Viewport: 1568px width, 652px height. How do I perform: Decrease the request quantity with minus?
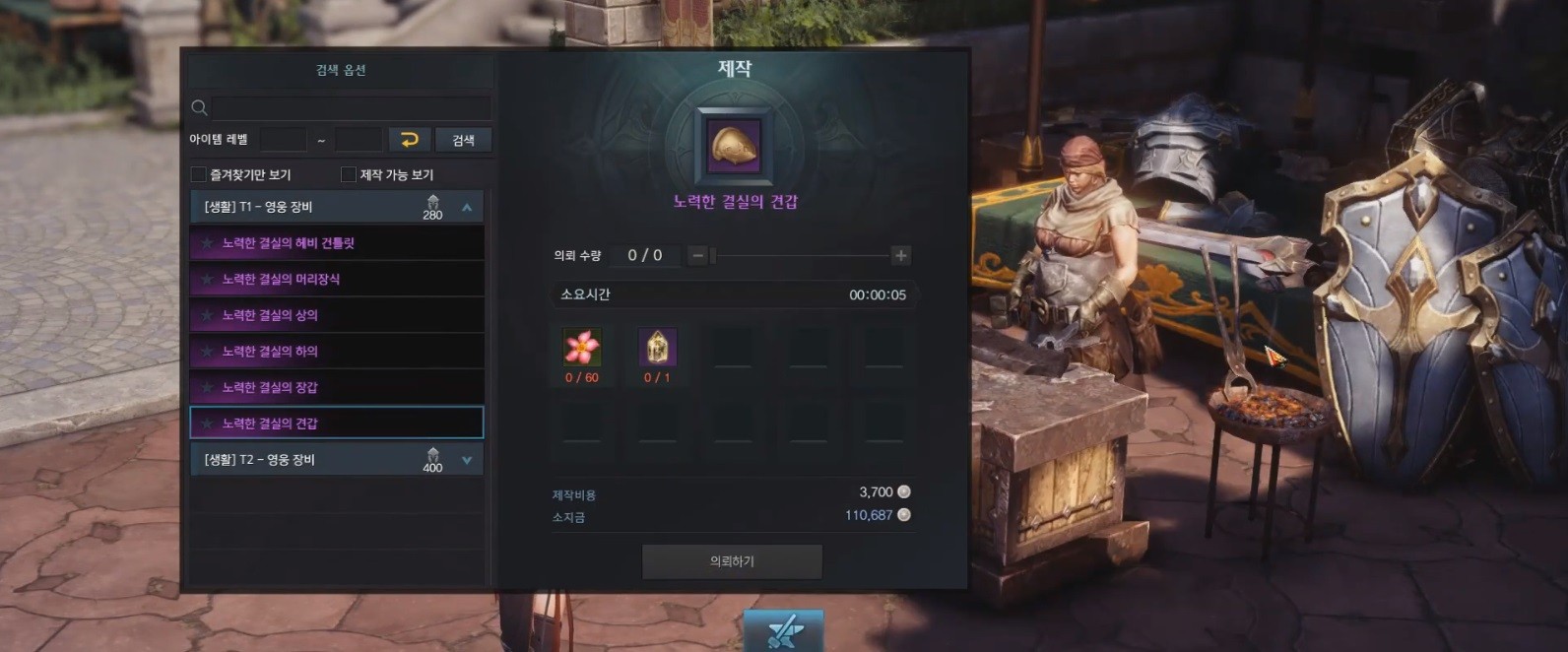697,256
